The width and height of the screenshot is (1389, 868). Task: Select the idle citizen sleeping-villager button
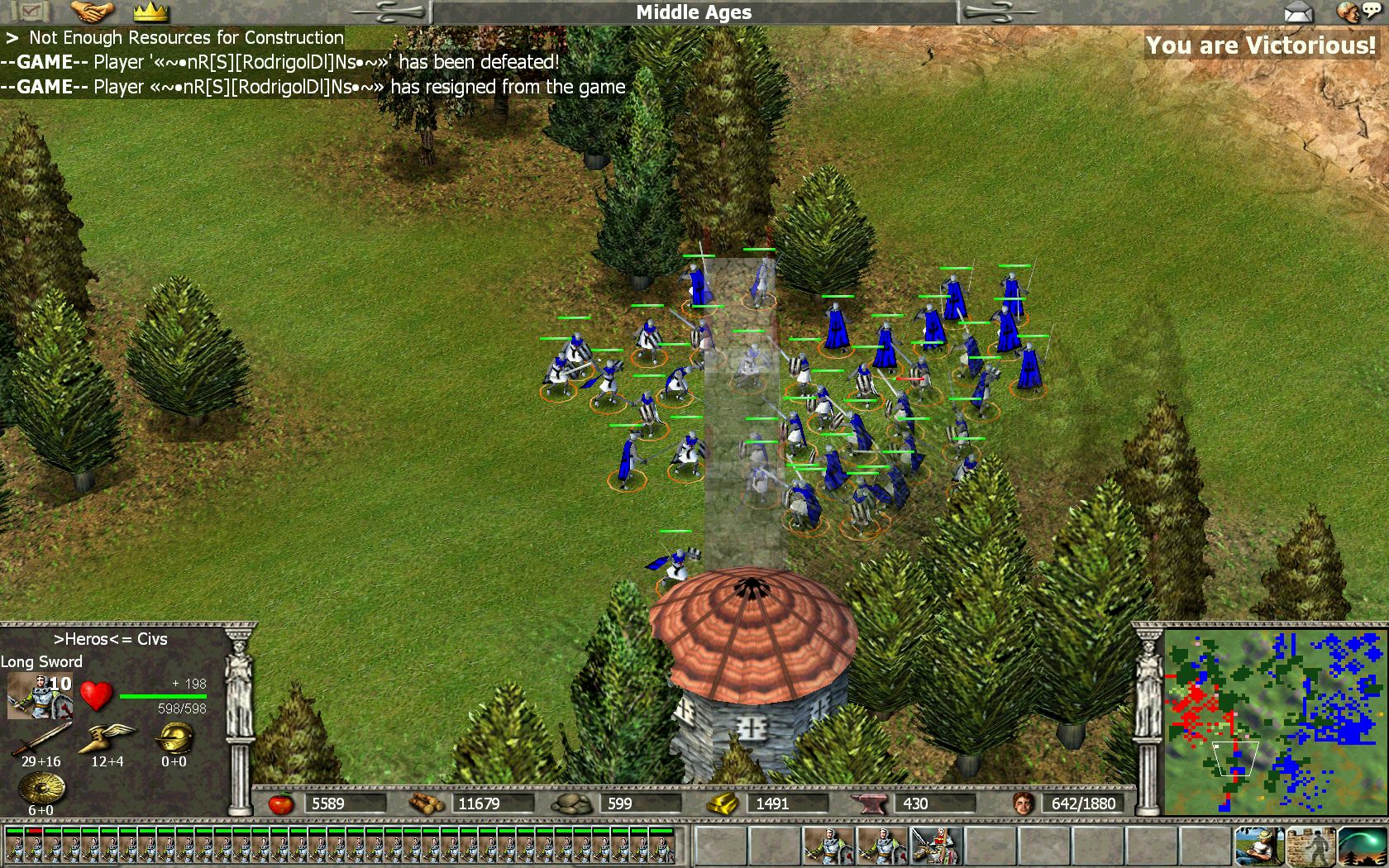click(1258, 846)
